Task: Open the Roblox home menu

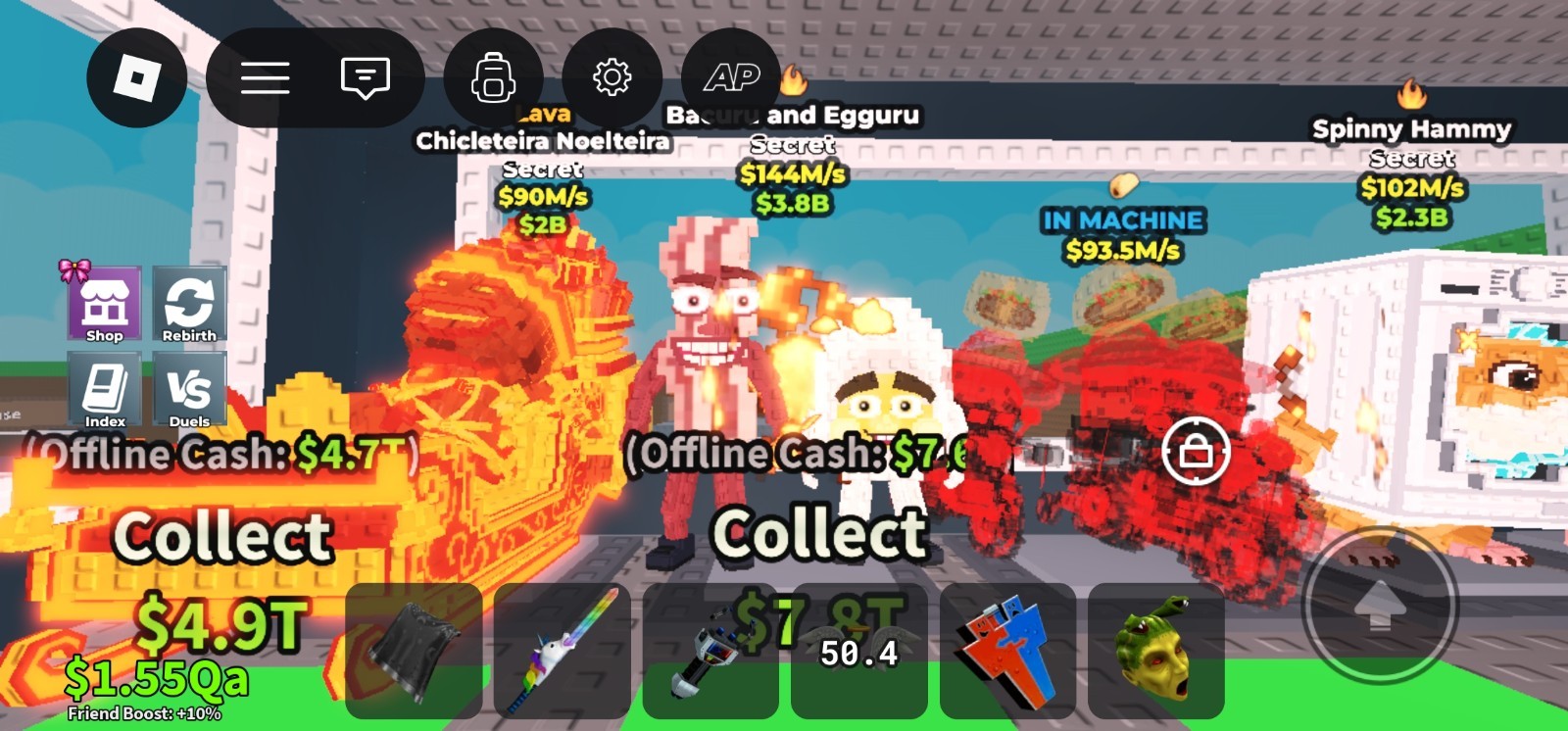Action: coord(137,77)
